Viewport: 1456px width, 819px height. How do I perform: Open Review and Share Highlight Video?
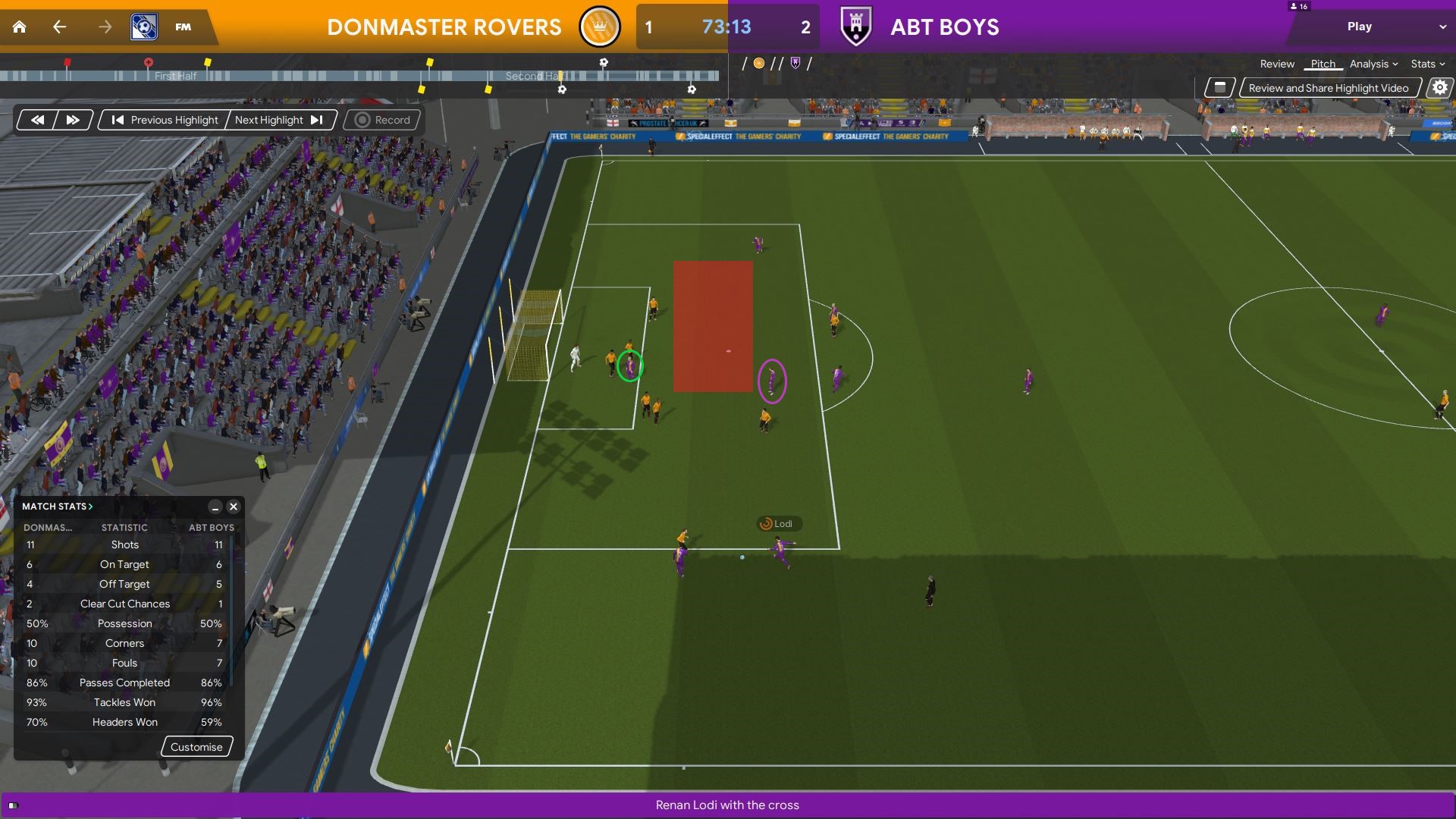point(1328,88)
